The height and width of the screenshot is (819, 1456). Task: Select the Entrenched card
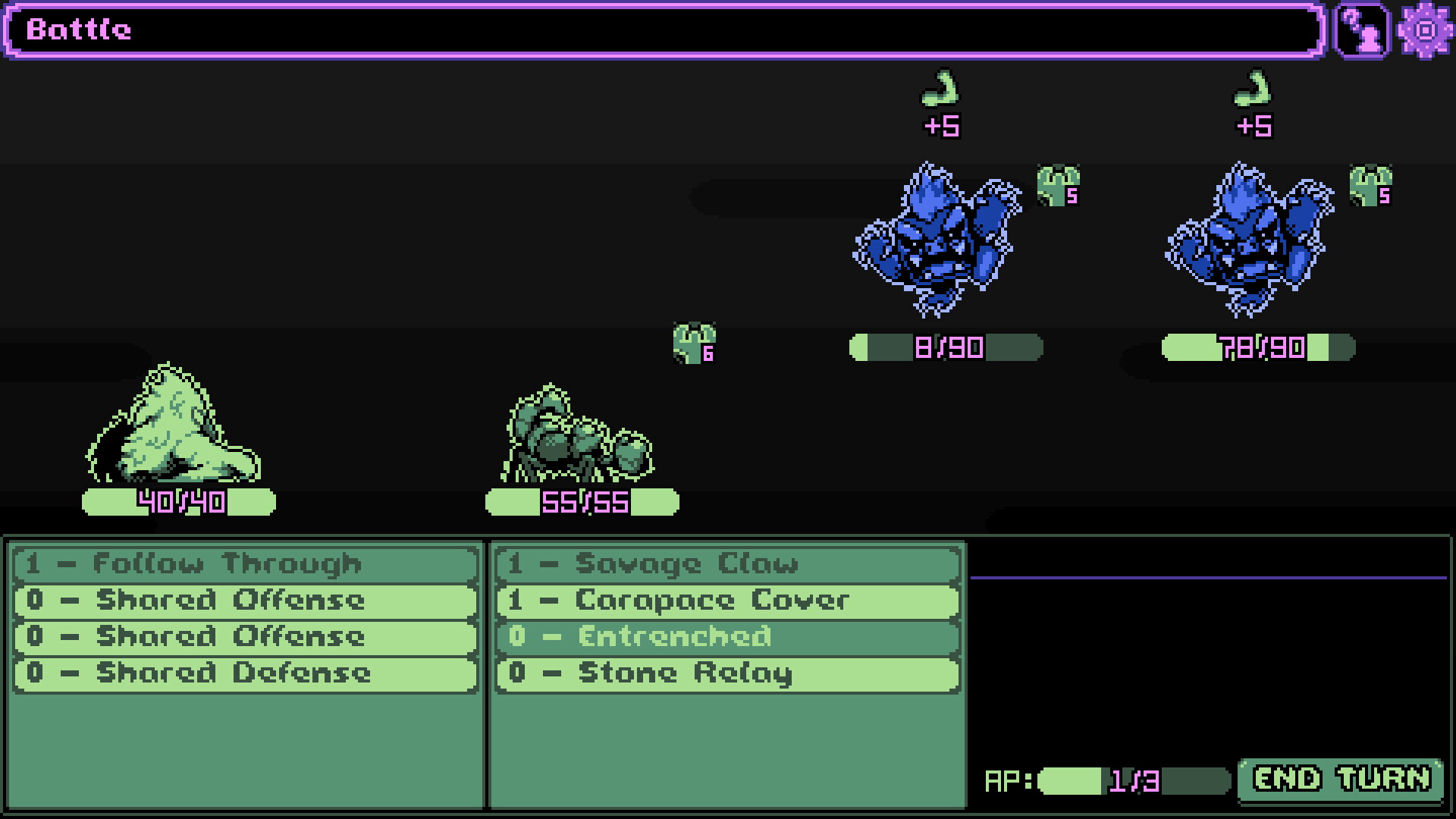727,637
